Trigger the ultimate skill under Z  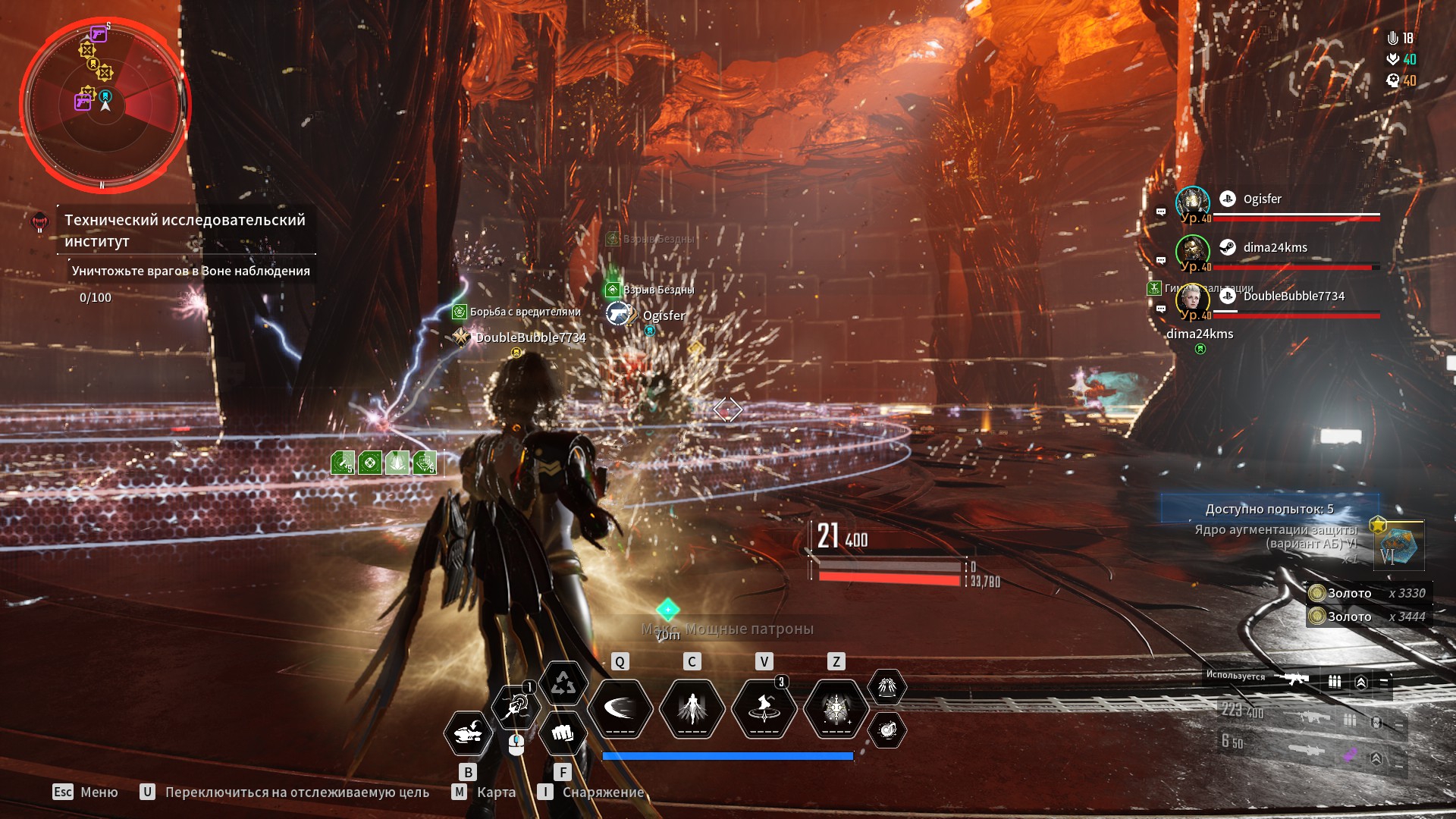[836, 709]
